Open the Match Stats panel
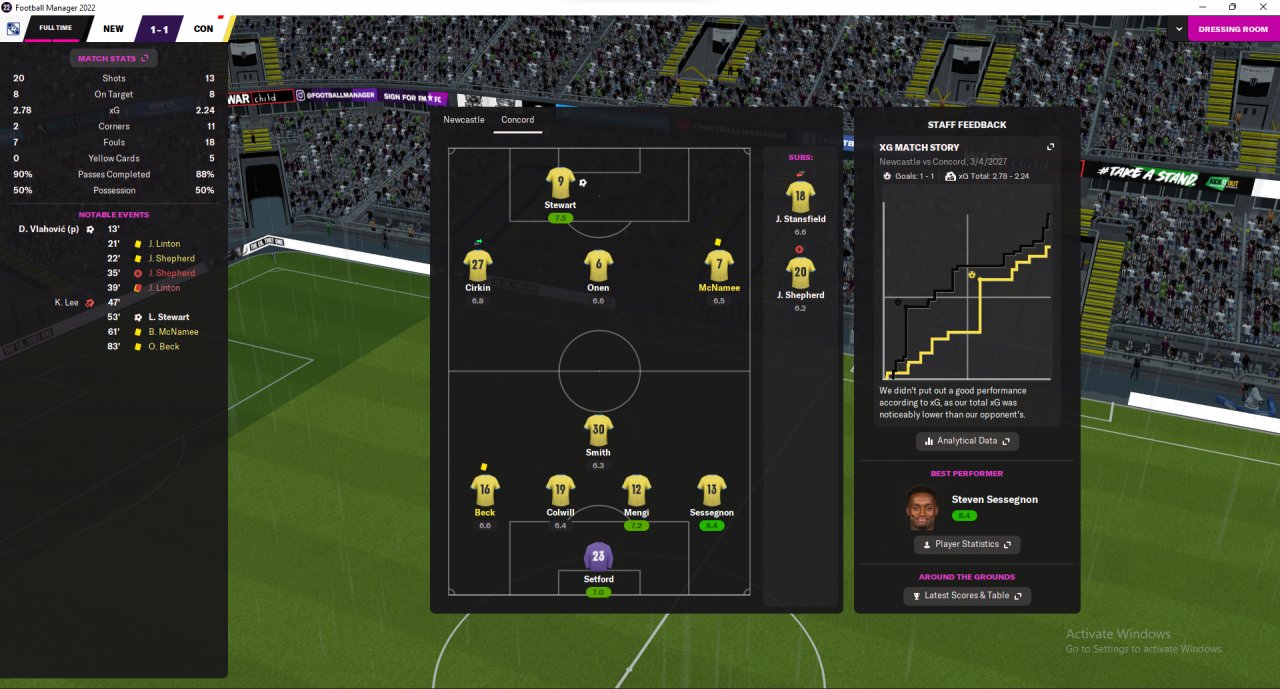 coord(112,59)
